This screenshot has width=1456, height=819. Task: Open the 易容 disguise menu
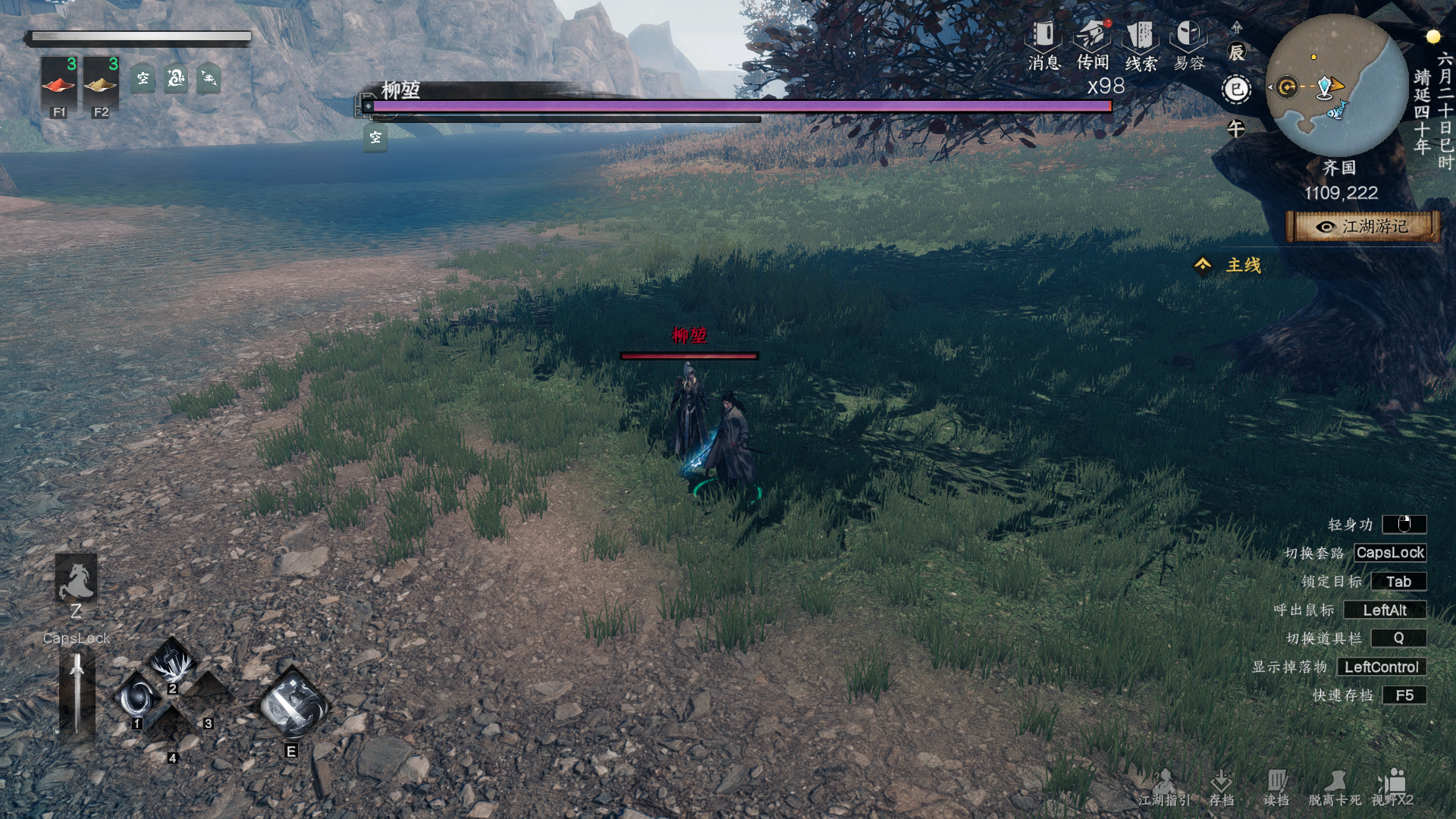point(1189,45)
